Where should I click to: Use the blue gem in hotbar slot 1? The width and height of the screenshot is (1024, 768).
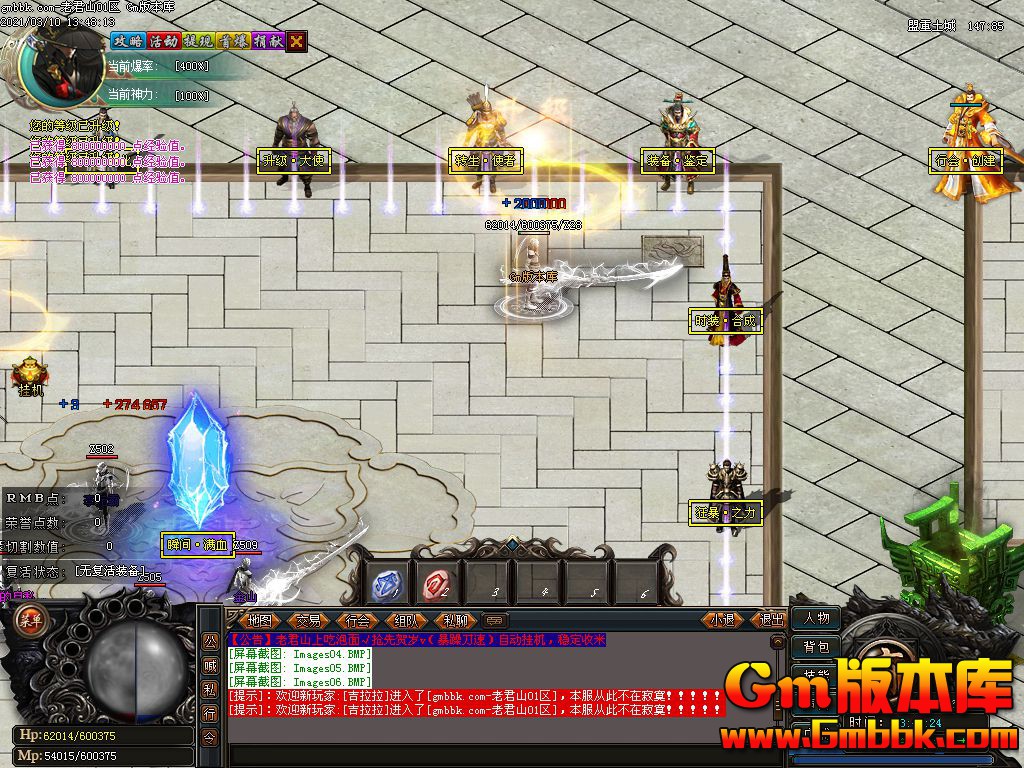click(x=388, y=583)
